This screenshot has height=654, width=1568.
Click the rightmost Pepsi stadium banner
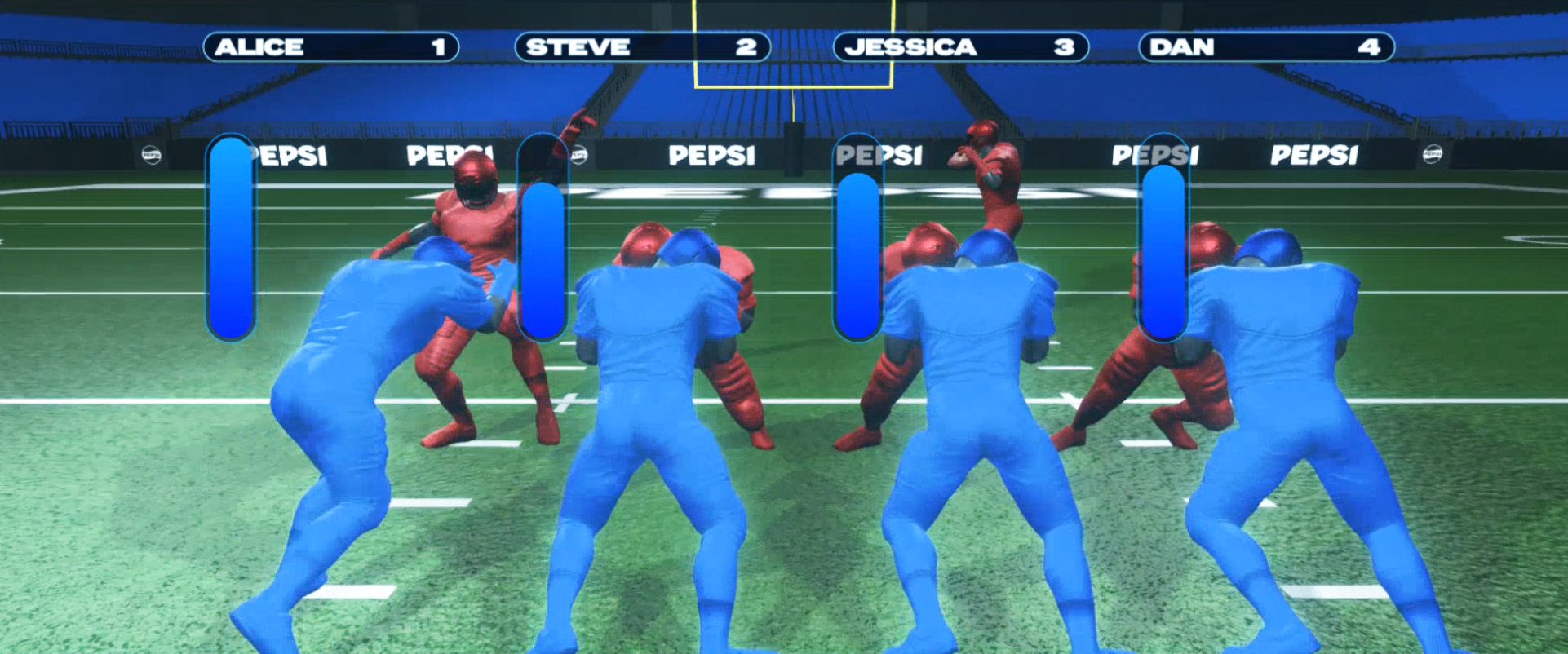1313,153
